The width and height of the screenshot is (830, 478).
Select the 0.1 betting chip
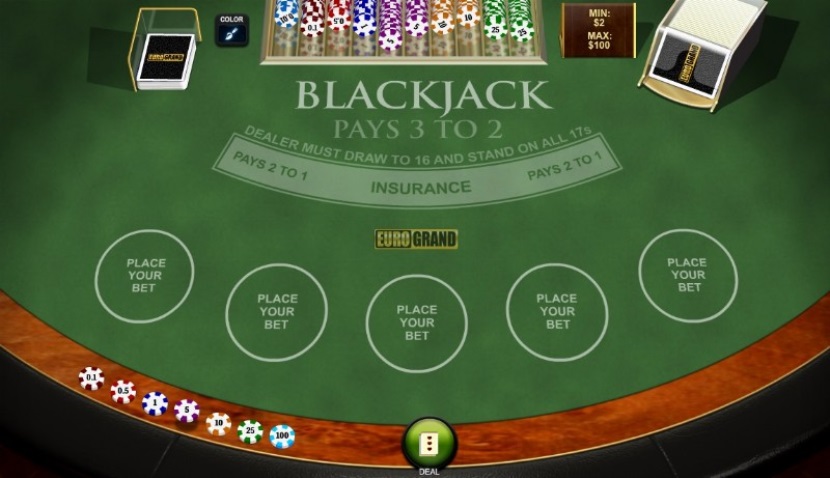pyautogui.click(x=91, y=378)
